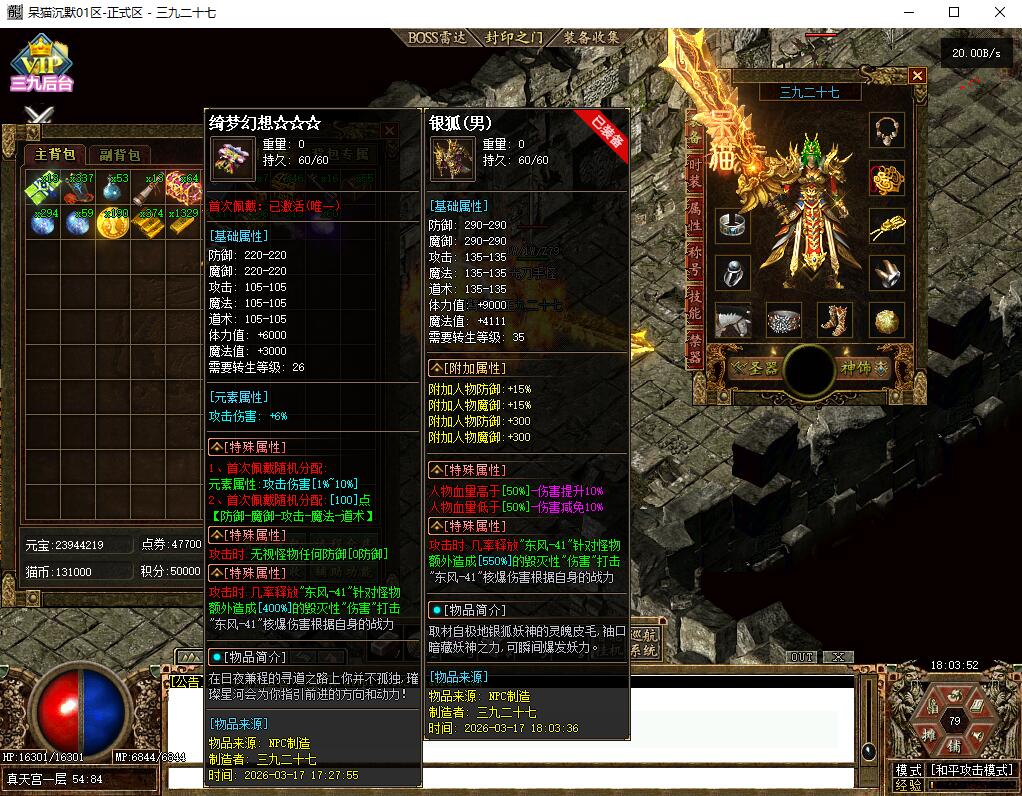Switch to the 主背包 tab
The image size is (1022, 796).
click(55, 154)
